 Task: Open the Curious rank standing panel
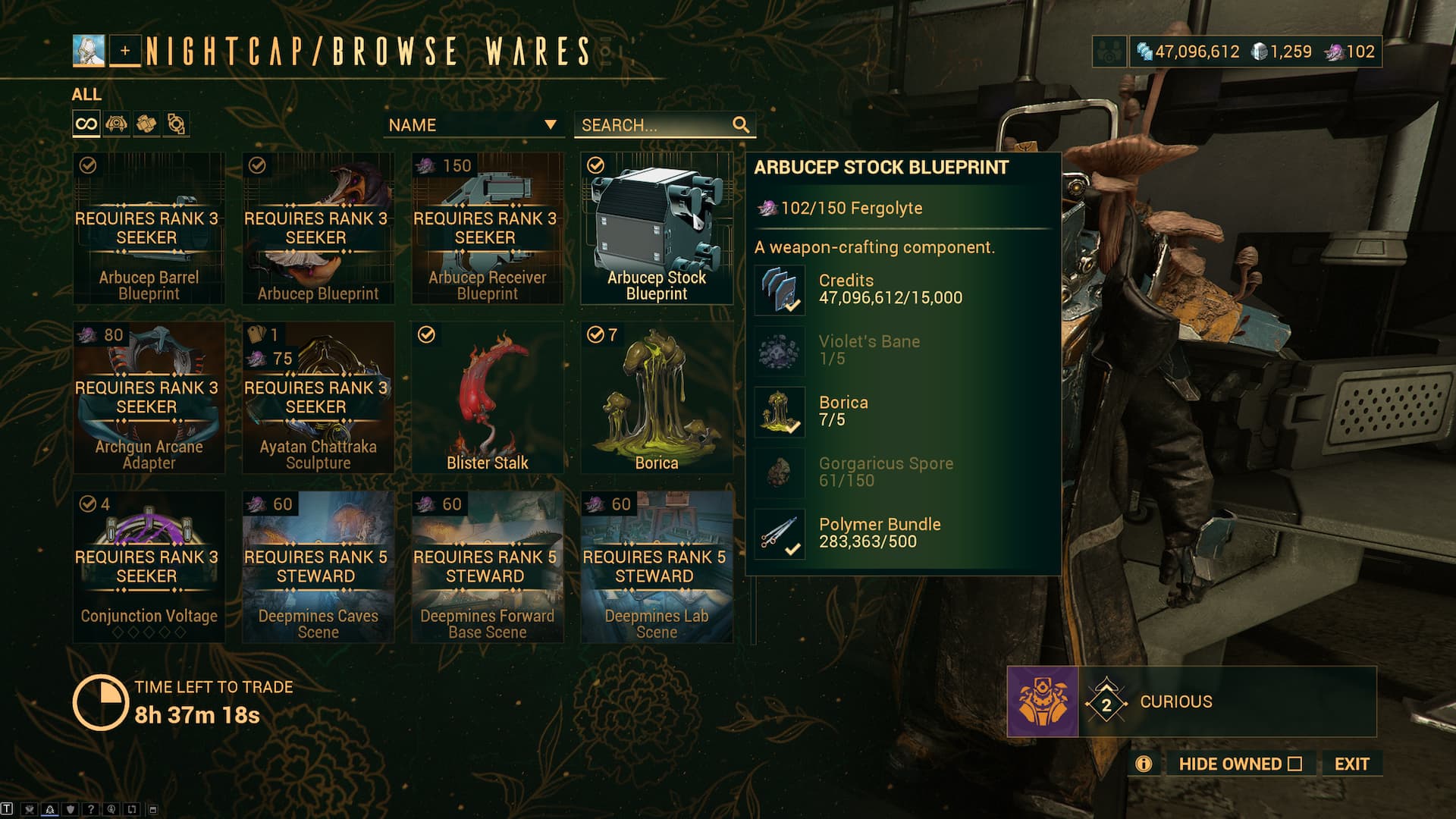[1191, 701]
